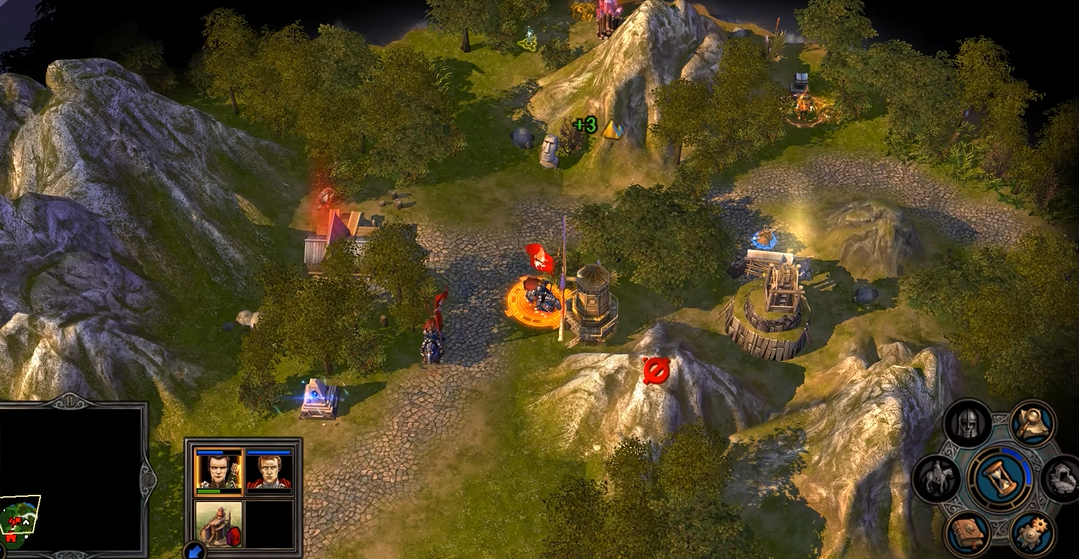Open the spellbook icon

968,534
